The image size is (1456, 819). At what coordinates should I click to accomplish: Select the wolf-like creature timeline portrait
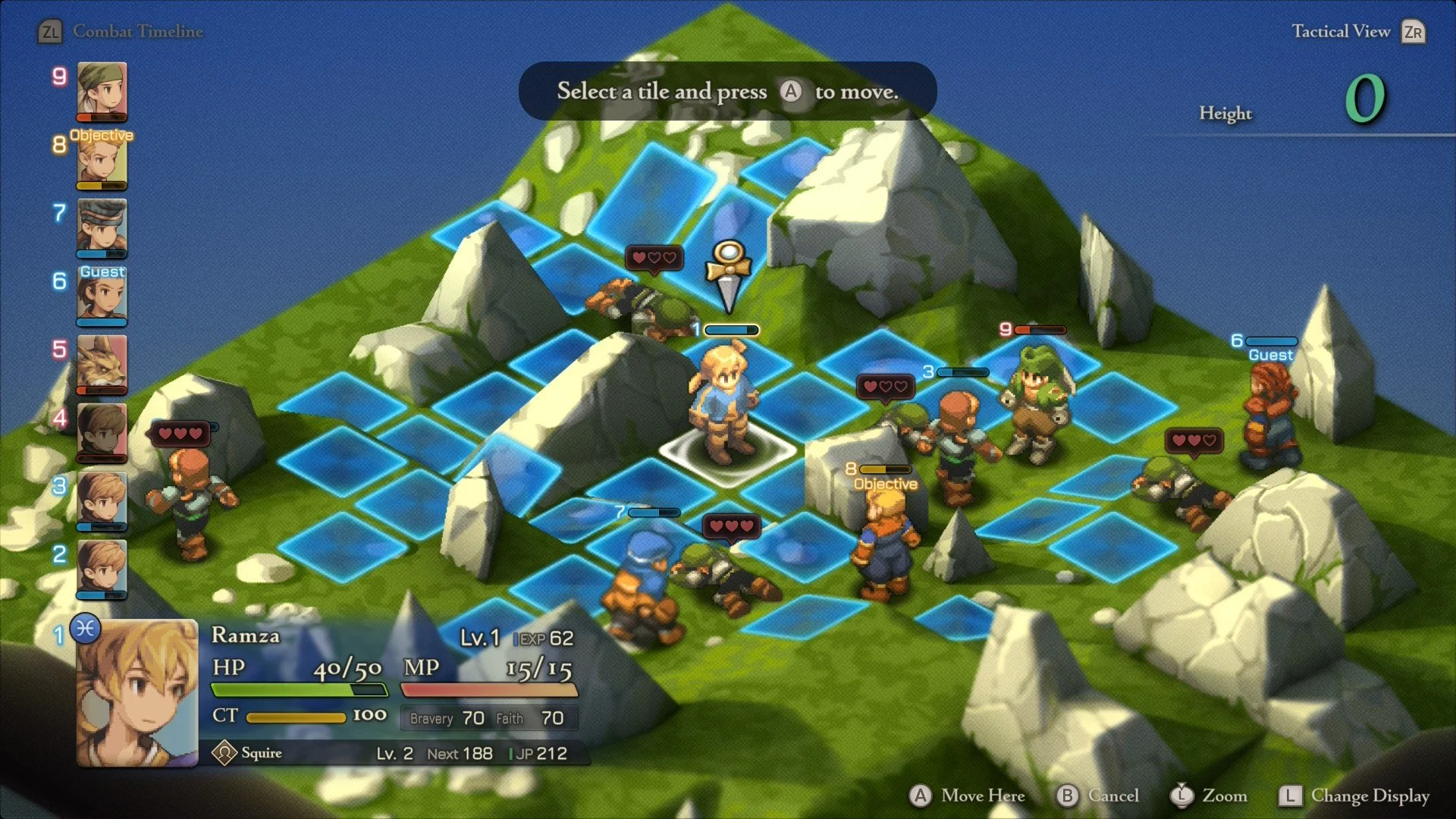point(102,364)
